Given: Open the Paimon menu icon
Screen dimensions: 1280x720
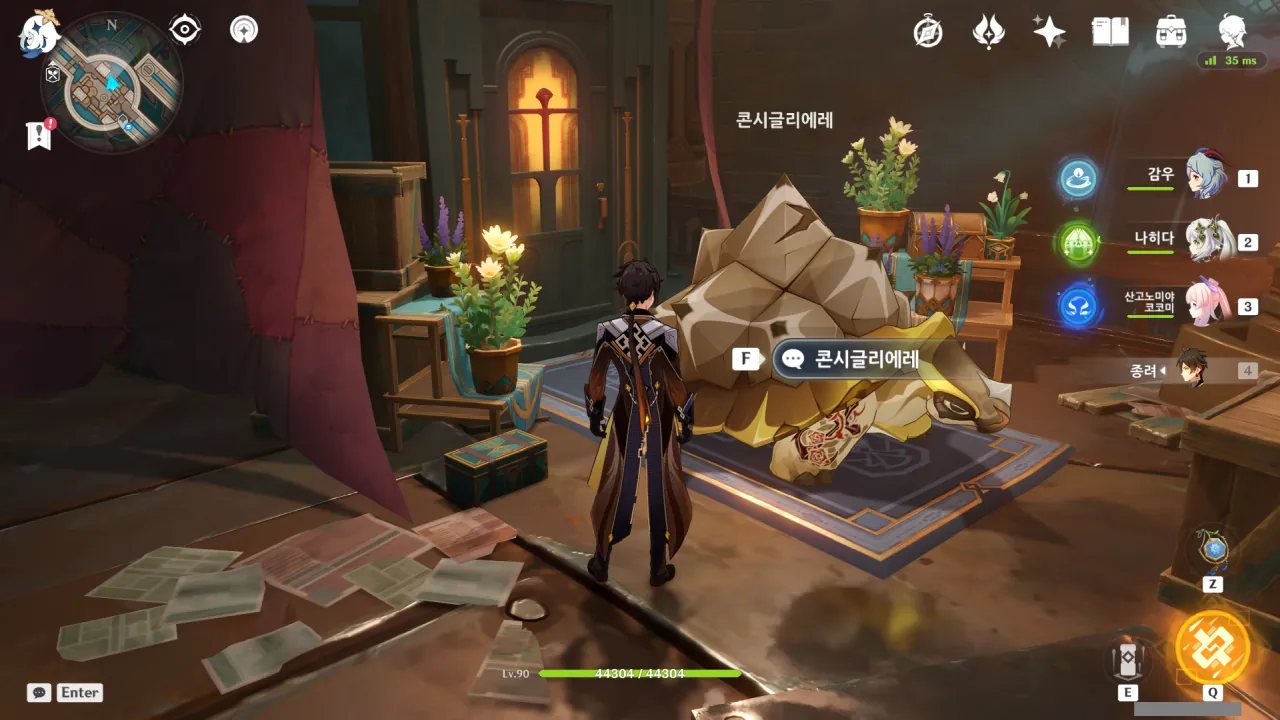Looking at the screenshot, I should click(x=40, y=32).
